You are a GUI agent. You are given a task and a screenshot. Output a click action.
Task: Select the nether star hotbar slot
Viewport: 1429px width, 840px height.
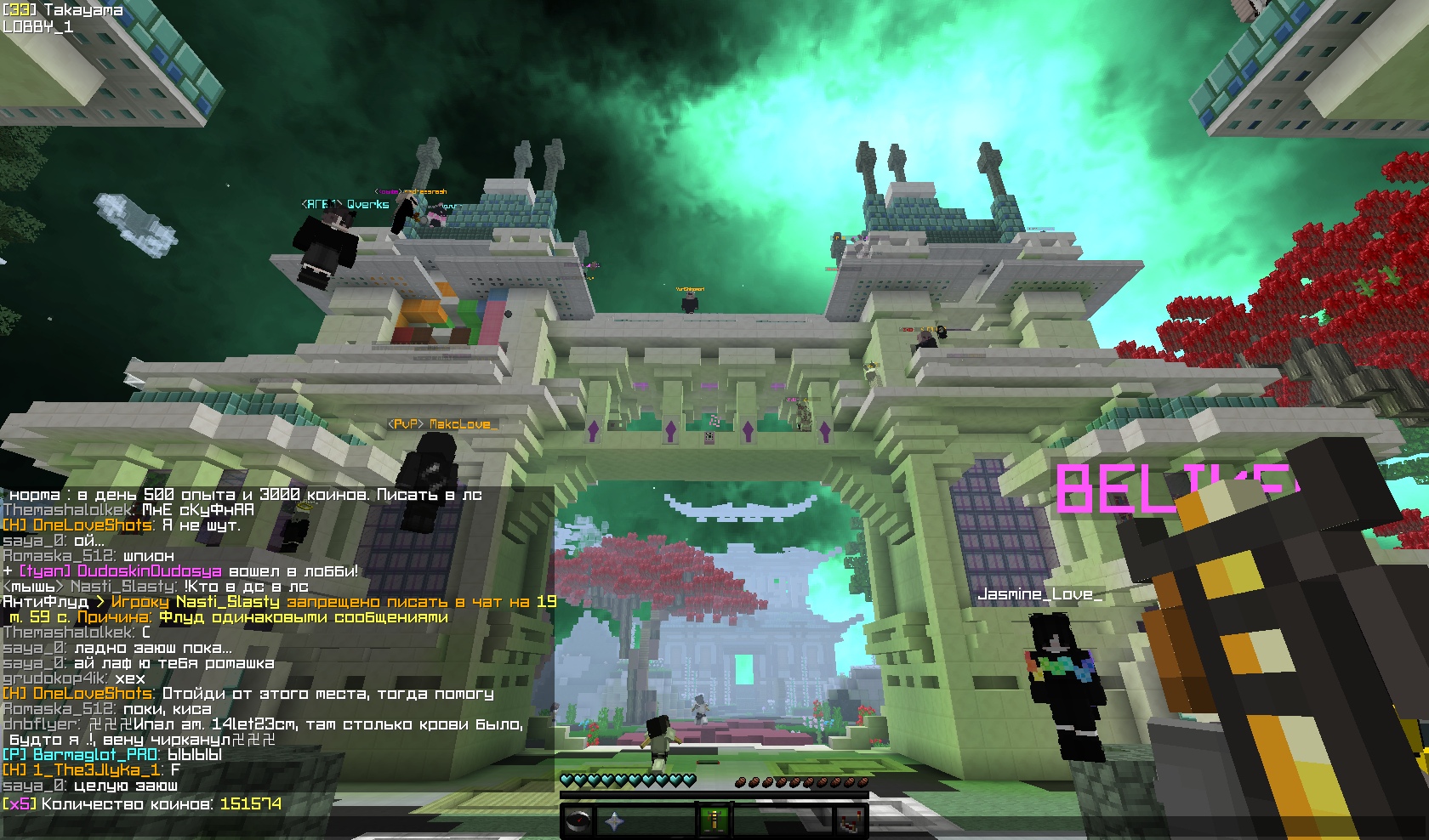(x=612, y=822)
